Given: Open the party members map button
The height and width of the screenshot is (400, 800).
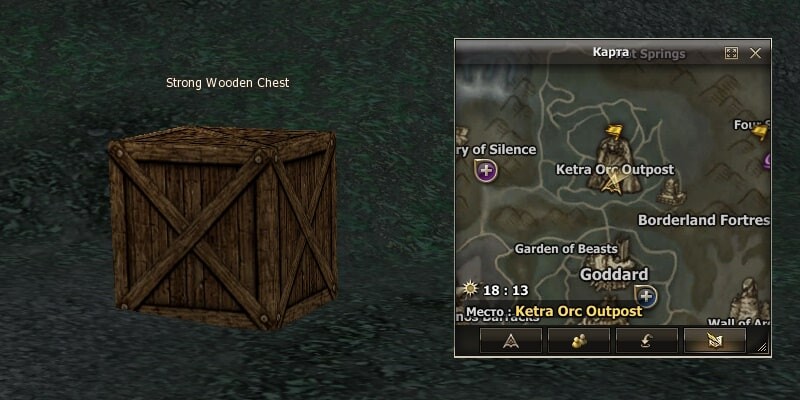Looking at the screenshot, I should tap(579, 341).
